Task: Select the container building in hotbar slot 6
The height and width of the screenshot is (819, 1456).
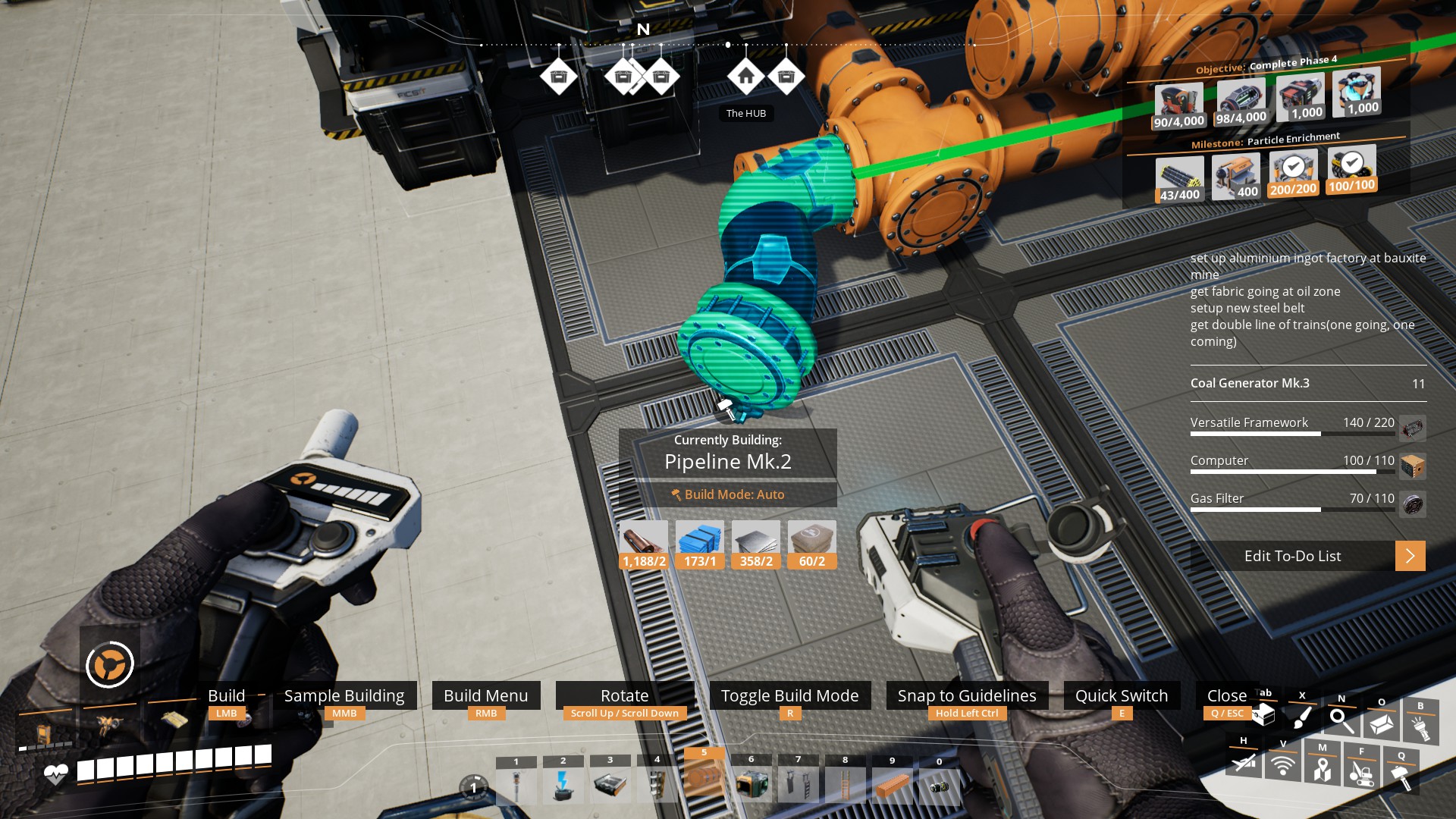Action: tap(752, 784)
